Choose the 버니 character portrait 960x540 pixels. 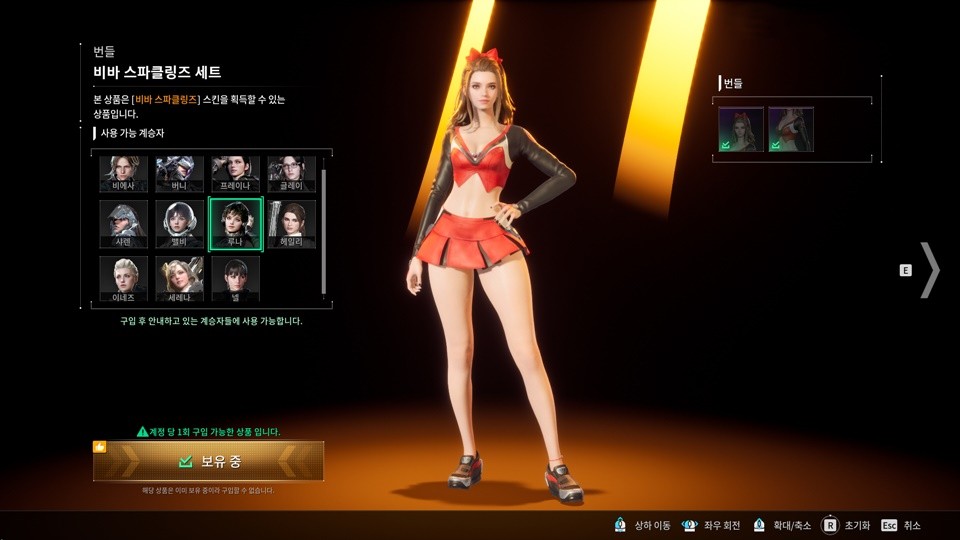click(180, 173)
